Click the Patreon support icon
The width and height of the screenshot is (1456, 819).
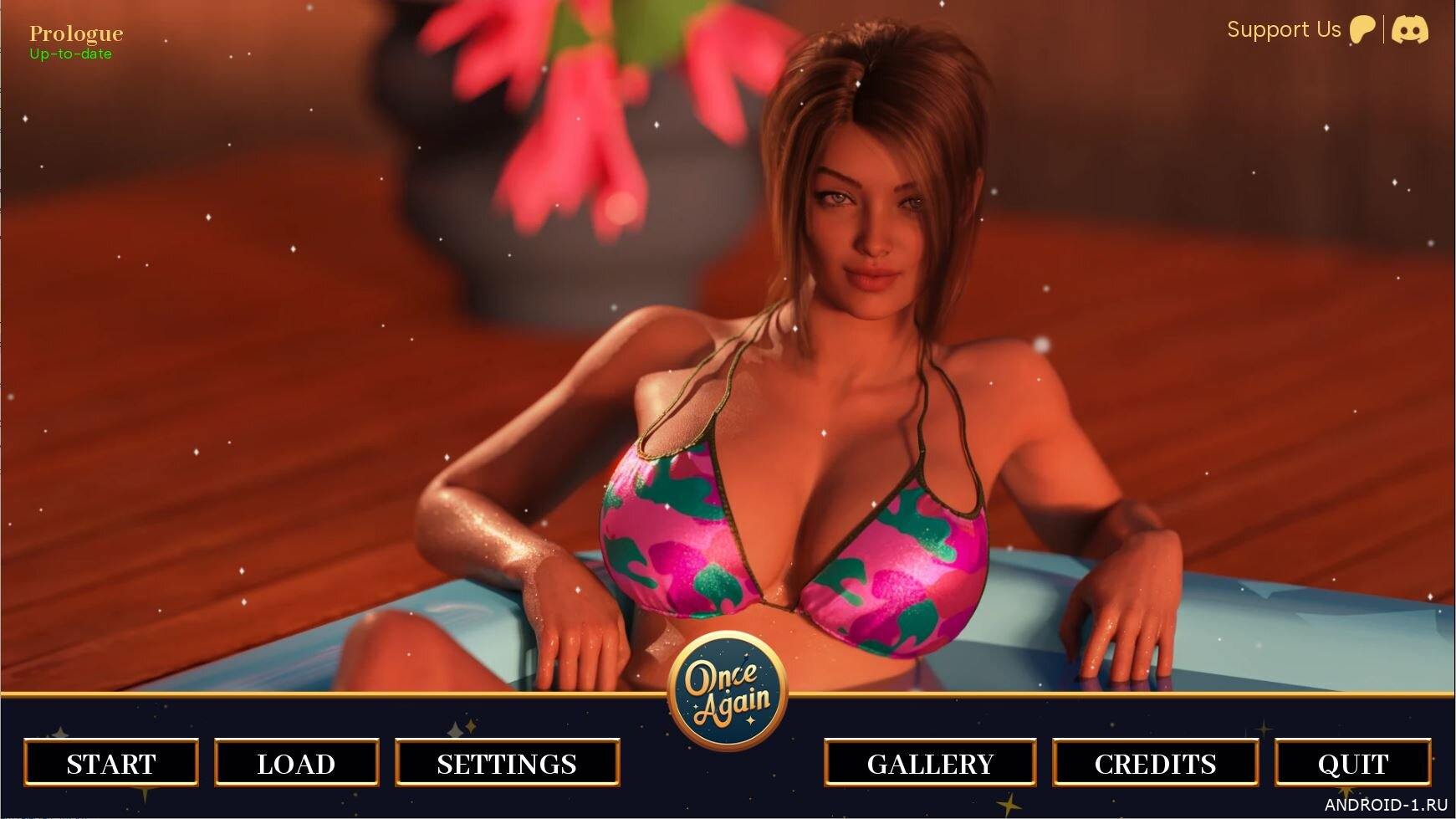click(x=1362, y=30)
